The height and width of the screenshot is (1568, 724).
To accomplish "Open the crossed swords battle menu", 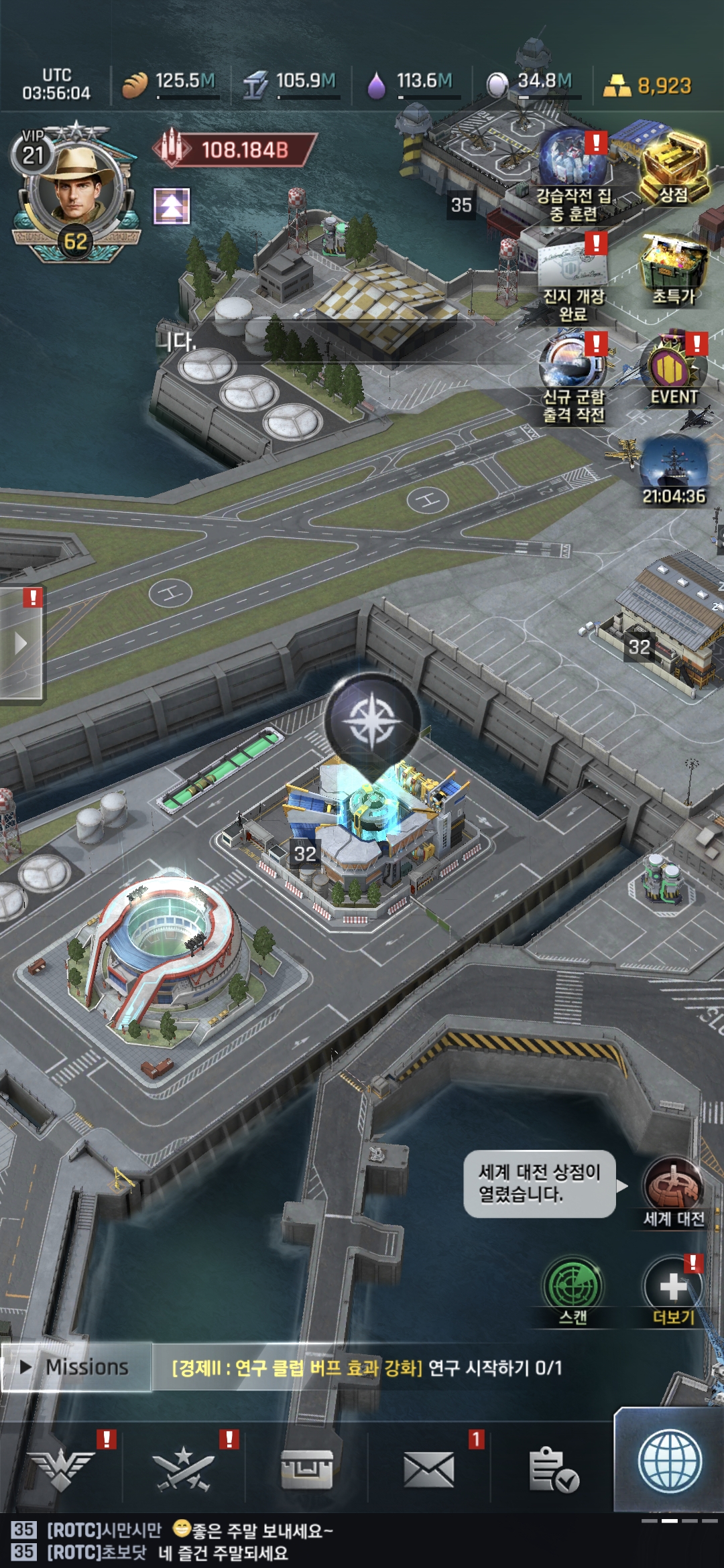I will point(182,1469).
